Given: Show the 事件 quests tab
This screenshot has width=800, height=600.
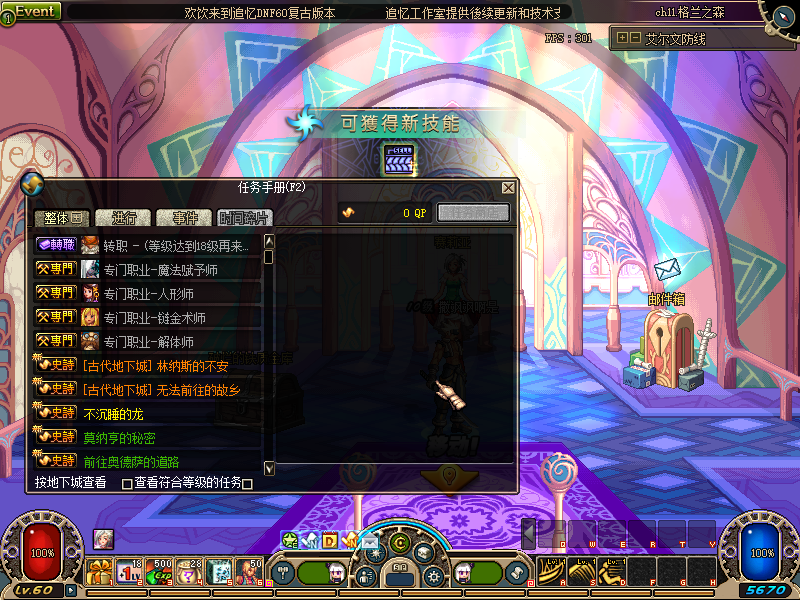Looking at the screenshot, I should [185, 217].
